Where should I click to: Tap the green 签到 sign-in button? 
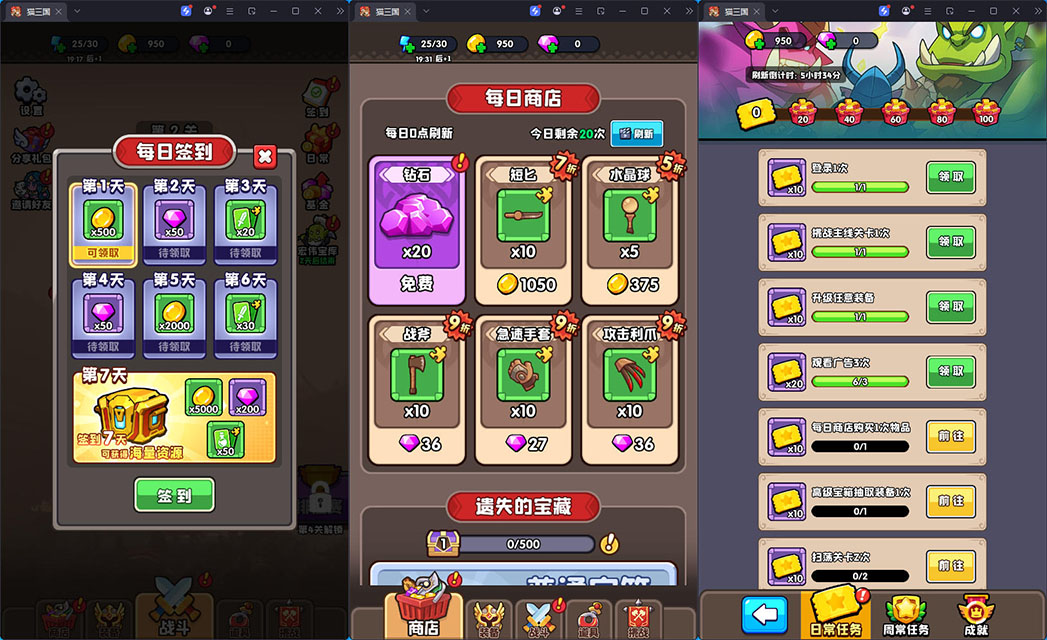[x=175, y=494]
